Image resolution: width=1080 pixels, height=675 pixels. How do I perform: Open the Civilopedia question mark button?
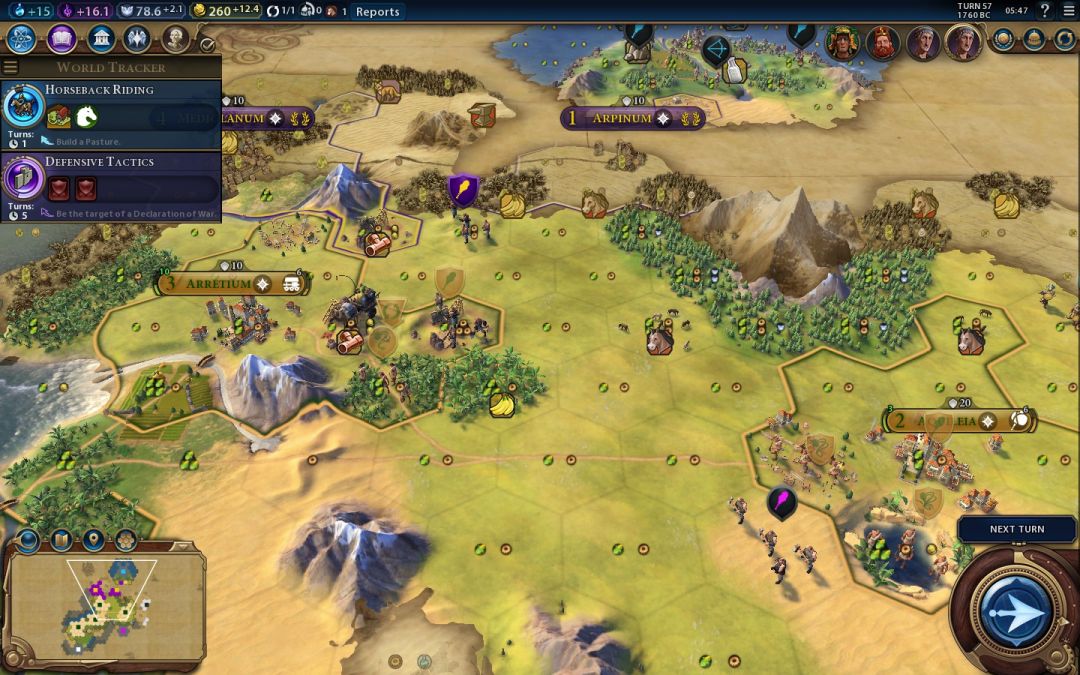(x=1045, y=11)
